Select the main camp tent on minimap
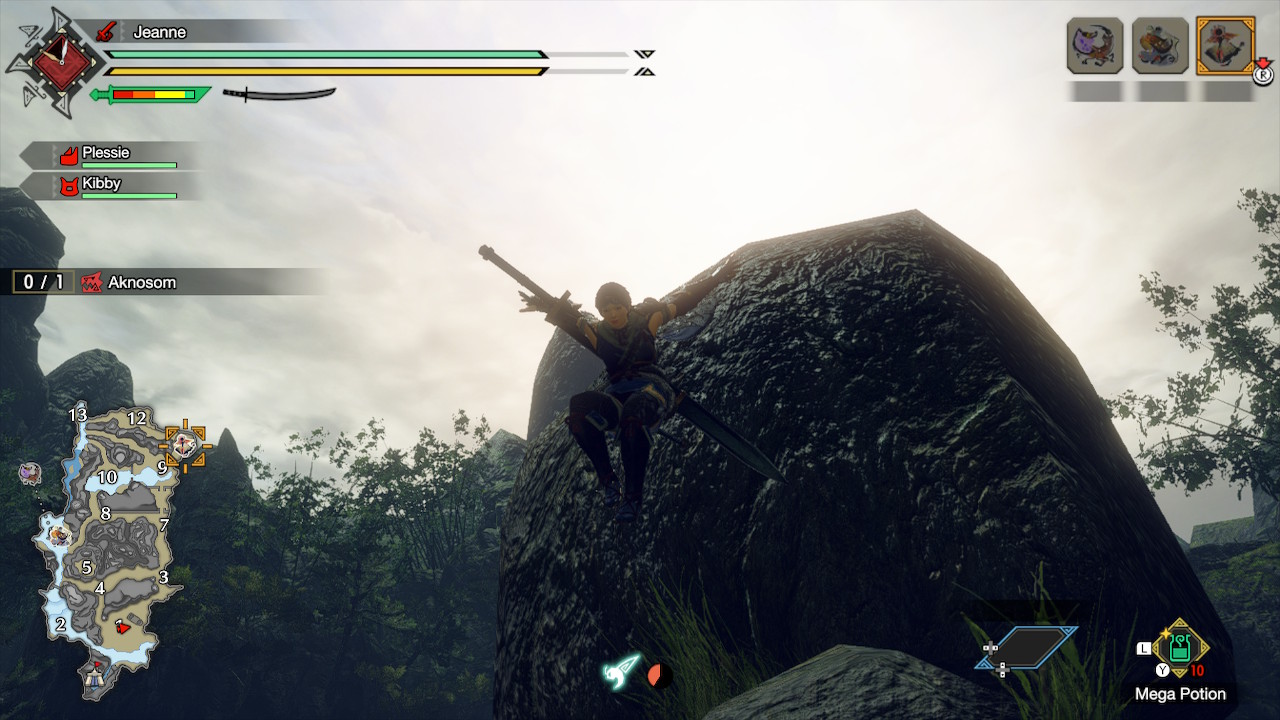This screenshot has height=720, width=1280. [98, 678]
